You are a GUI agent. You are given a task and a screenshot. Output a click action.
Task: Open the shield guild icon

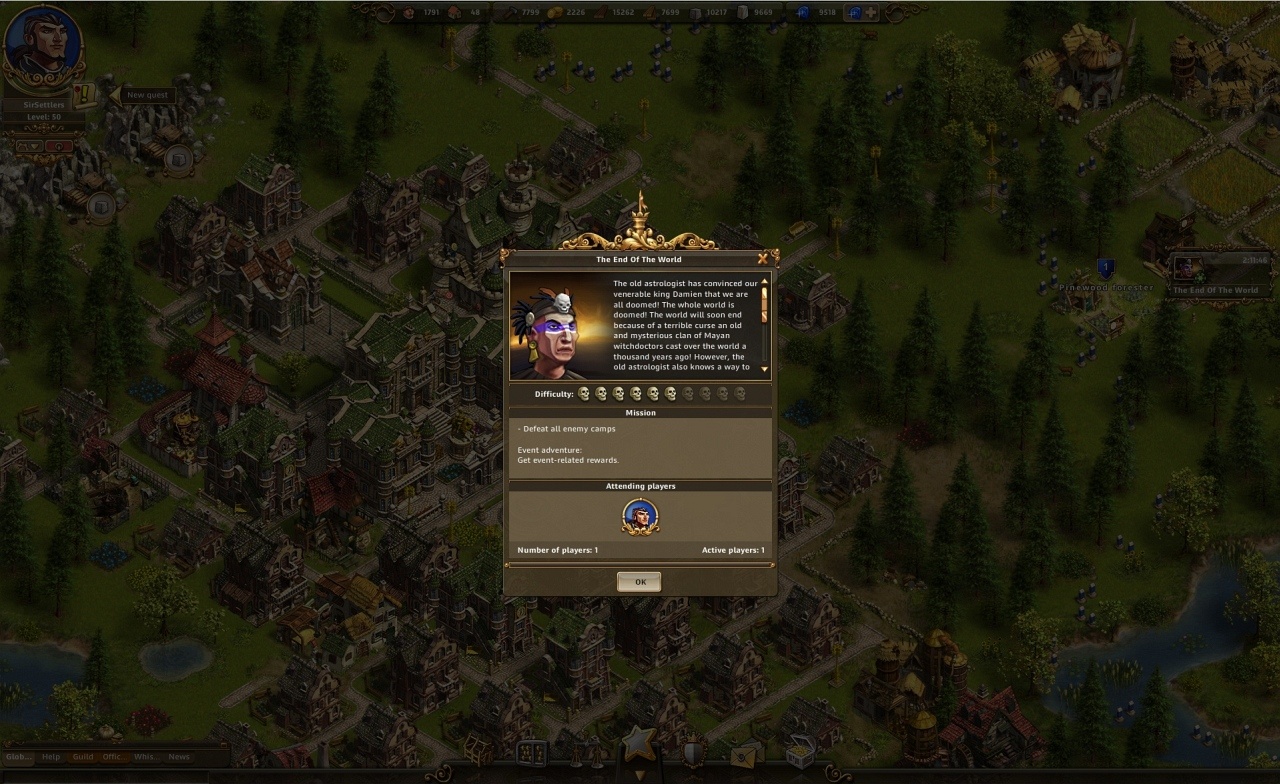tap(691, 753)
